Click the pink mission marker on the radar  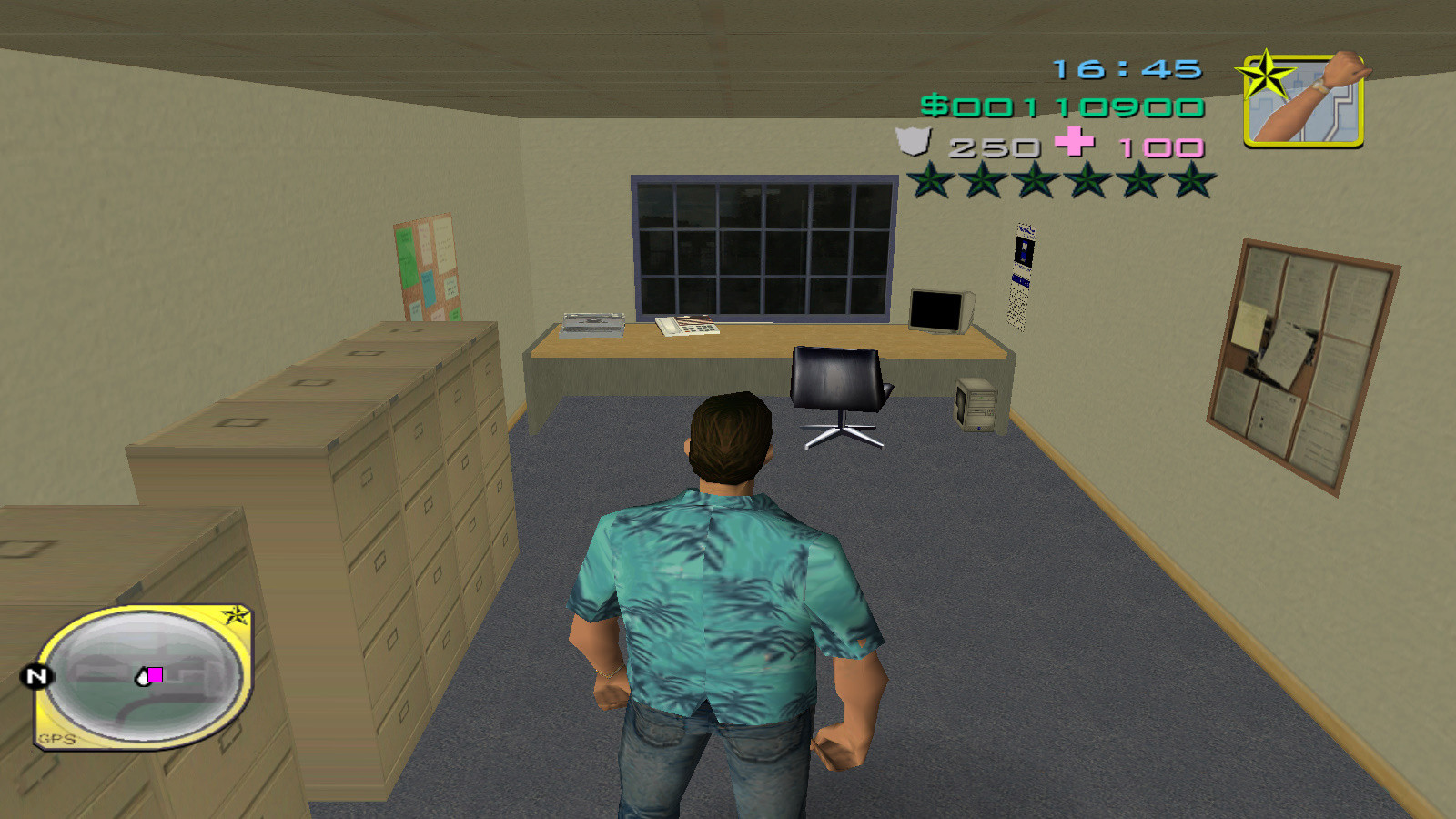click(157, 675)
